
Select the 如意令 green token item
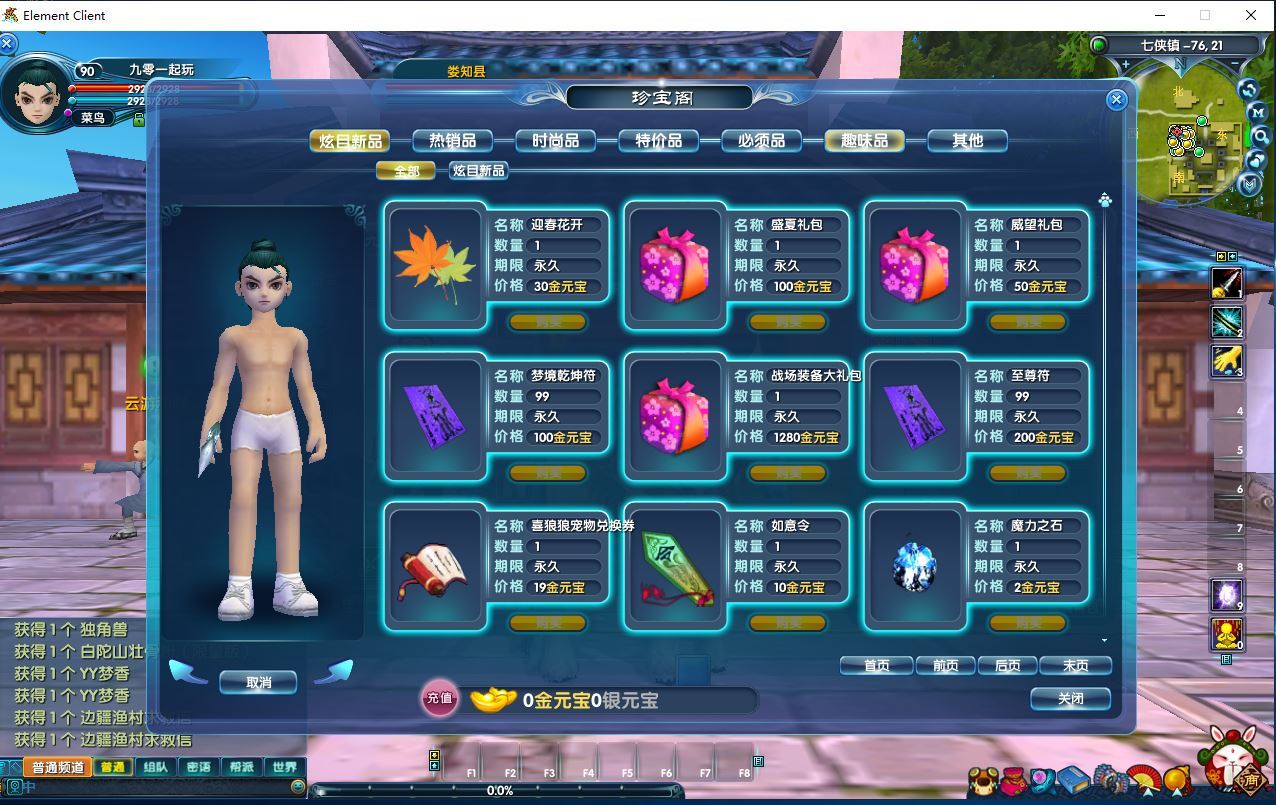click(675, 567)
